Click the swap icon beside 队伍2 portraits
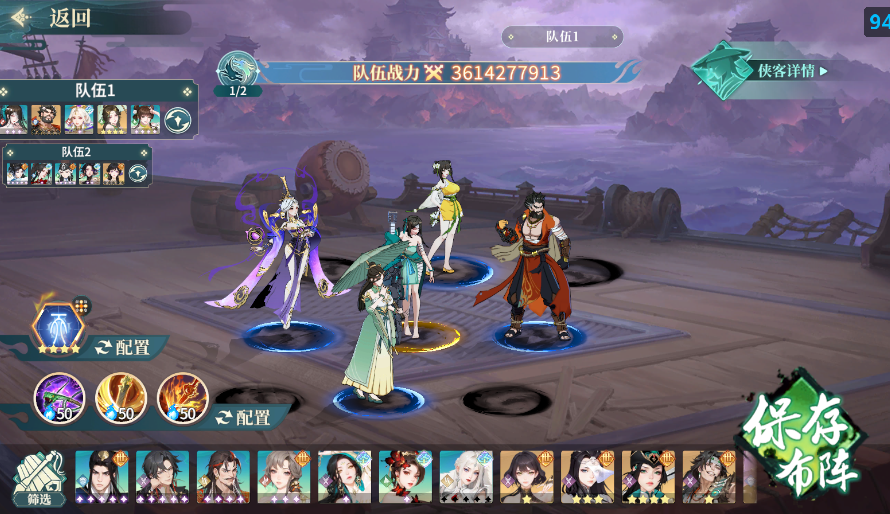Viewport: 890px width, 514px height. click(x=138, y=173)
